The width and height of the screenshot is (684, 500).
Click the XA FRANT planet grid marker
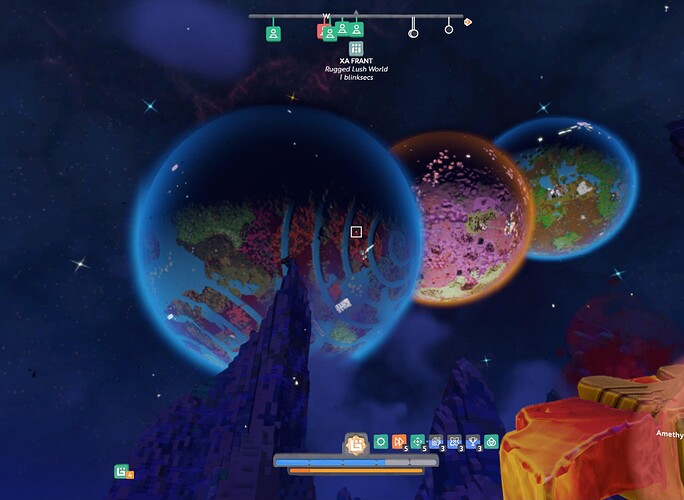[356, 48]
